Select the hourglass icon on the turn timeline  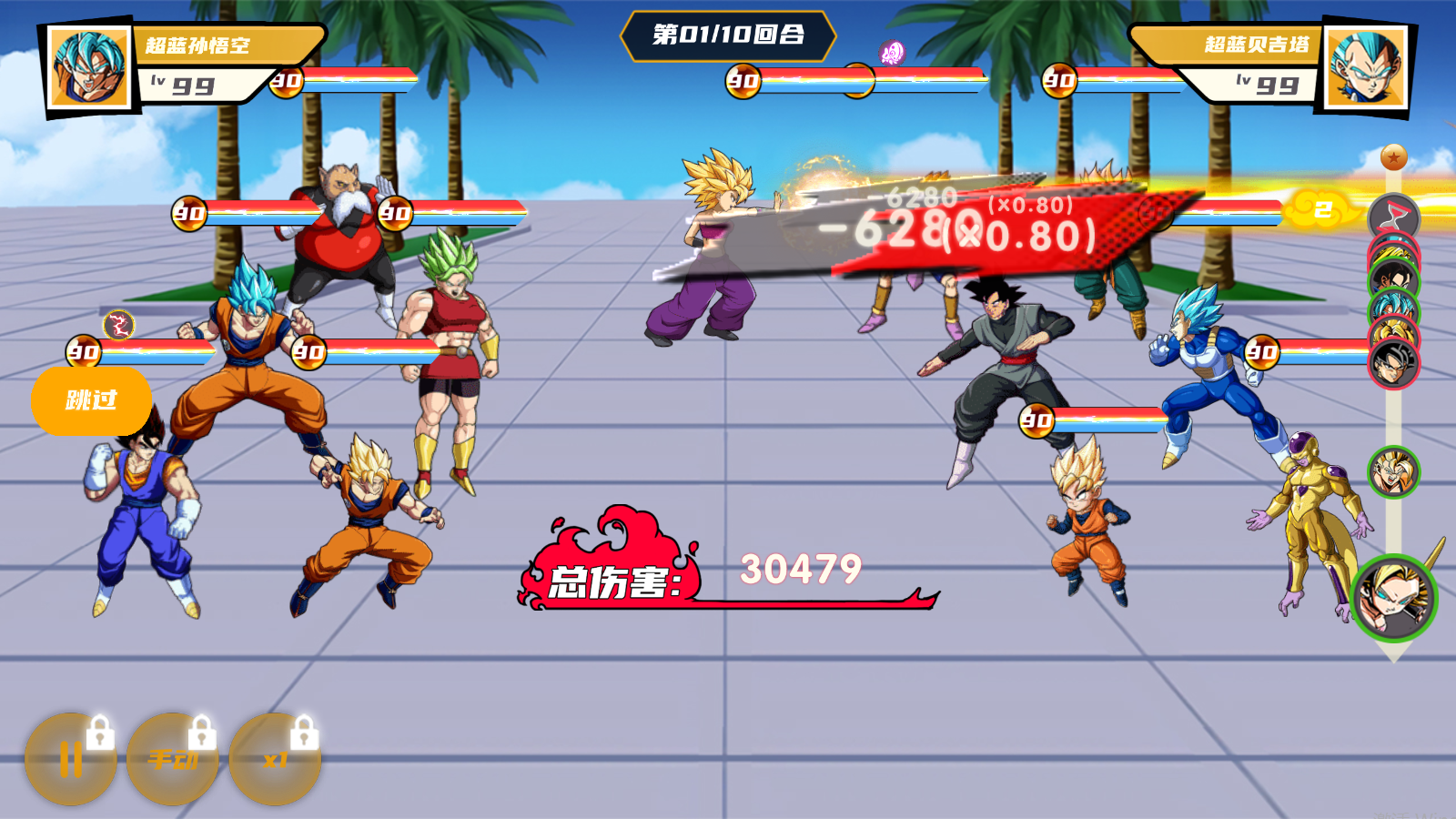point(1393,217)
